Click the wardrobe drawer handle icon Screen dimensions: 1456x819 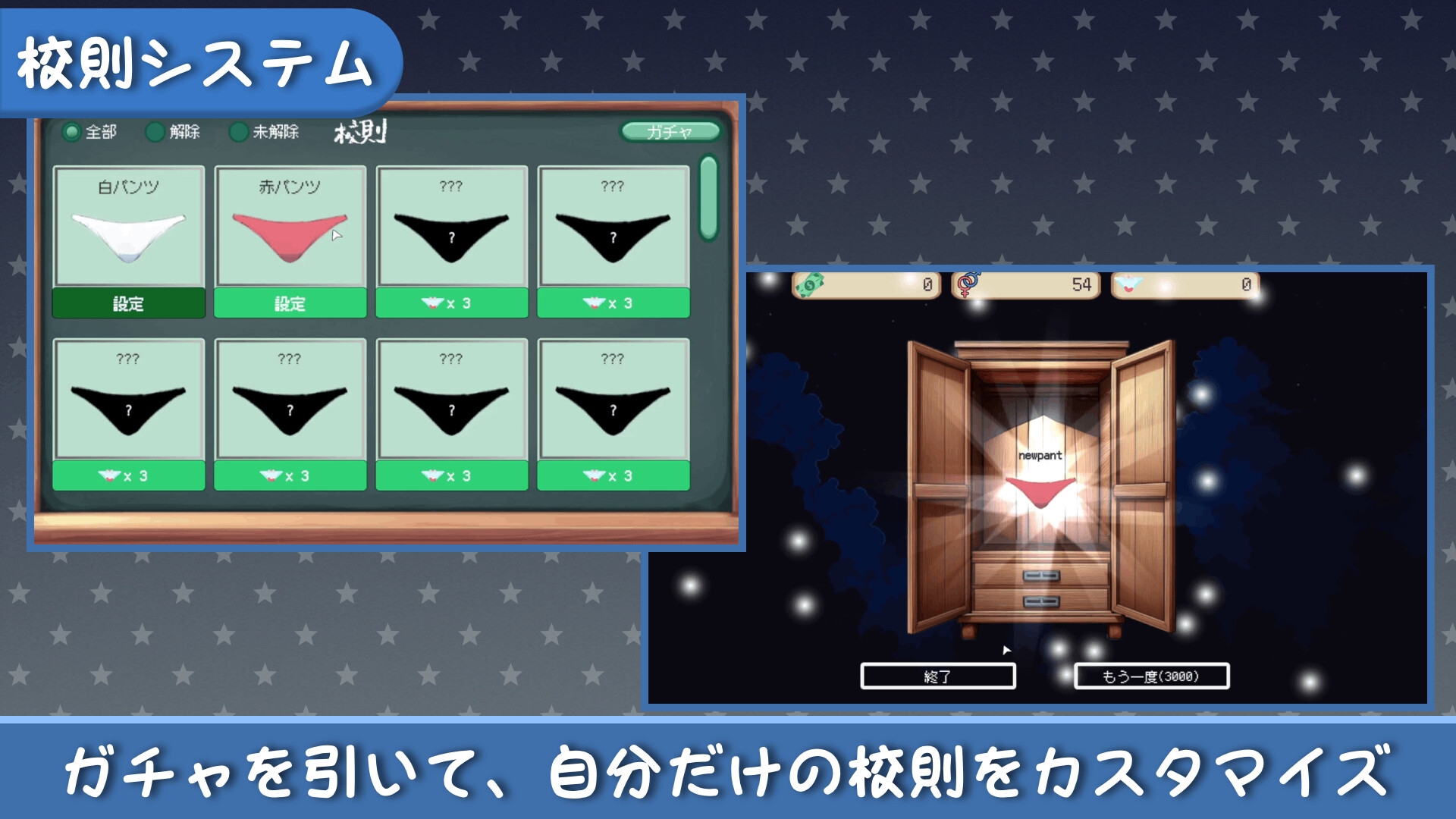(x=1040, y=576)
